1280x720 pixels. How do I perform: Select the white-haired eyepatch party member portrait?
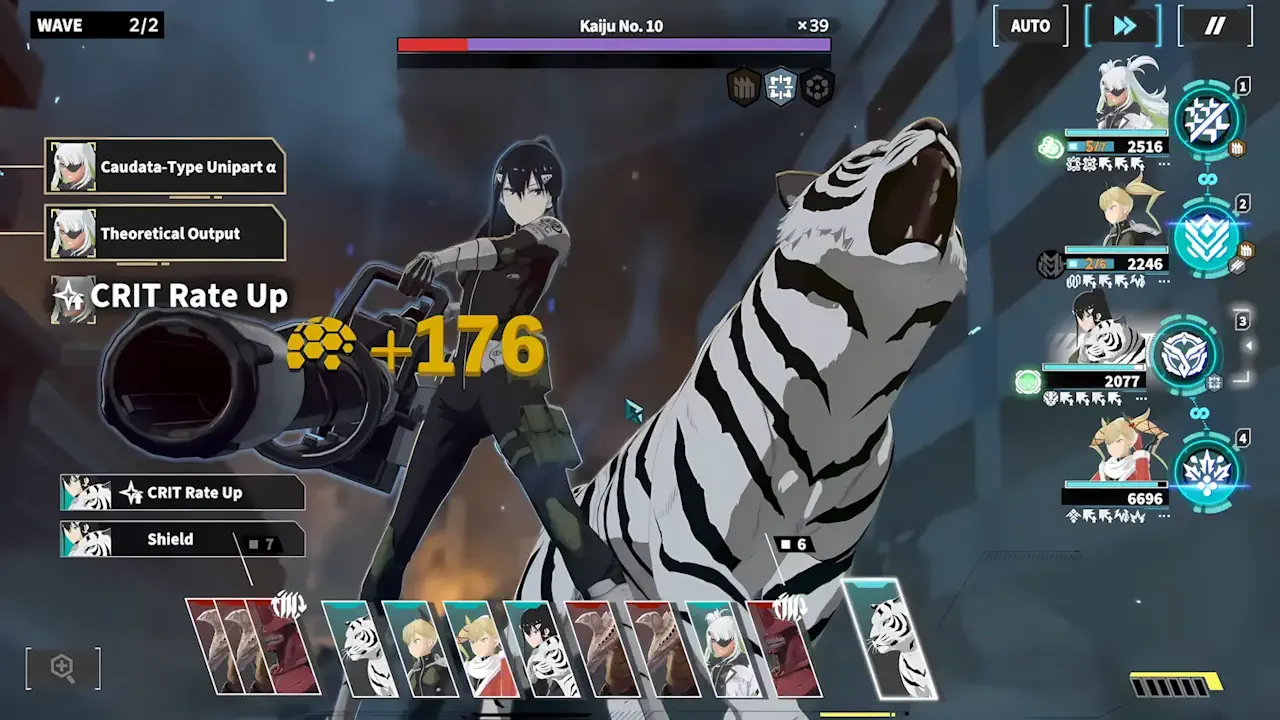click(1130, 95)
